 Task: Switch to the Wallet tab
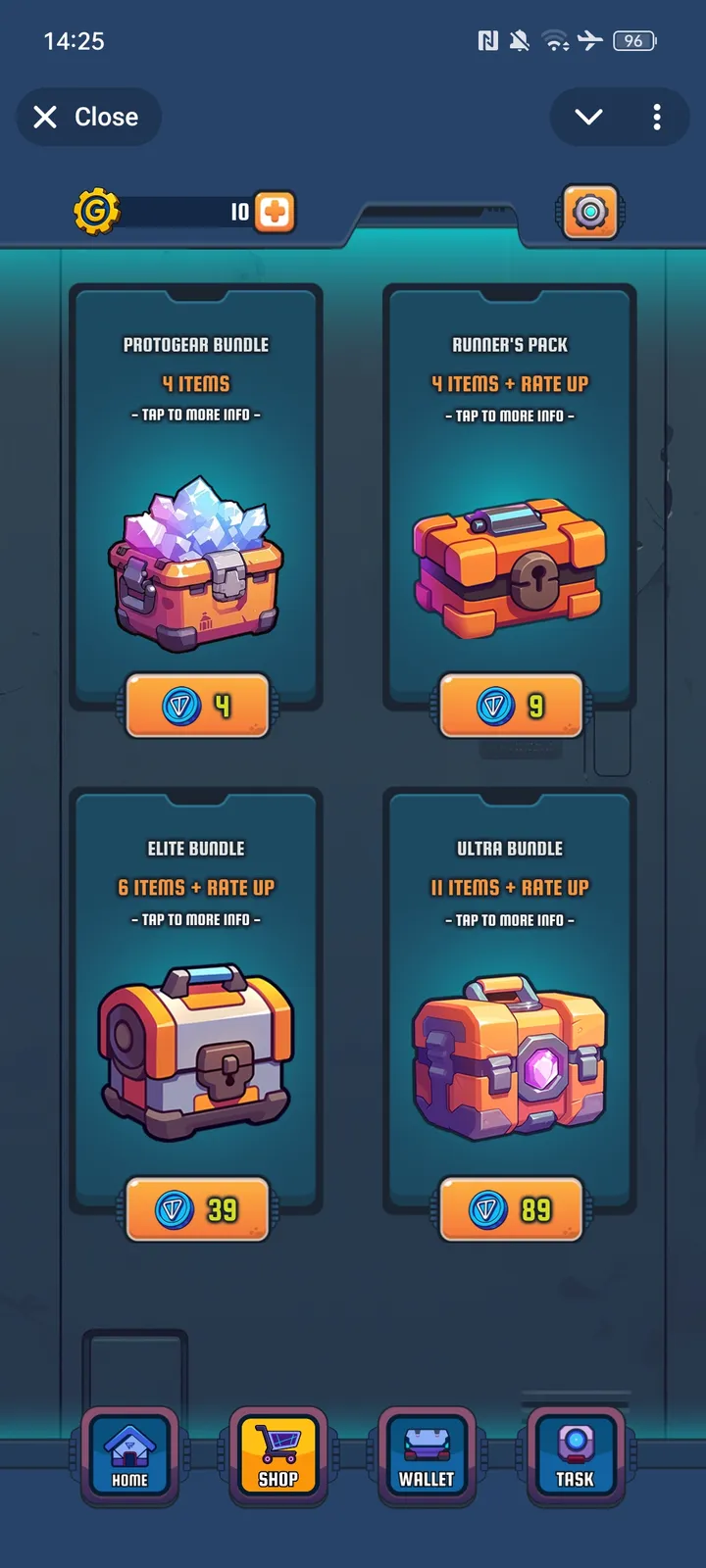click(427, 1455)
